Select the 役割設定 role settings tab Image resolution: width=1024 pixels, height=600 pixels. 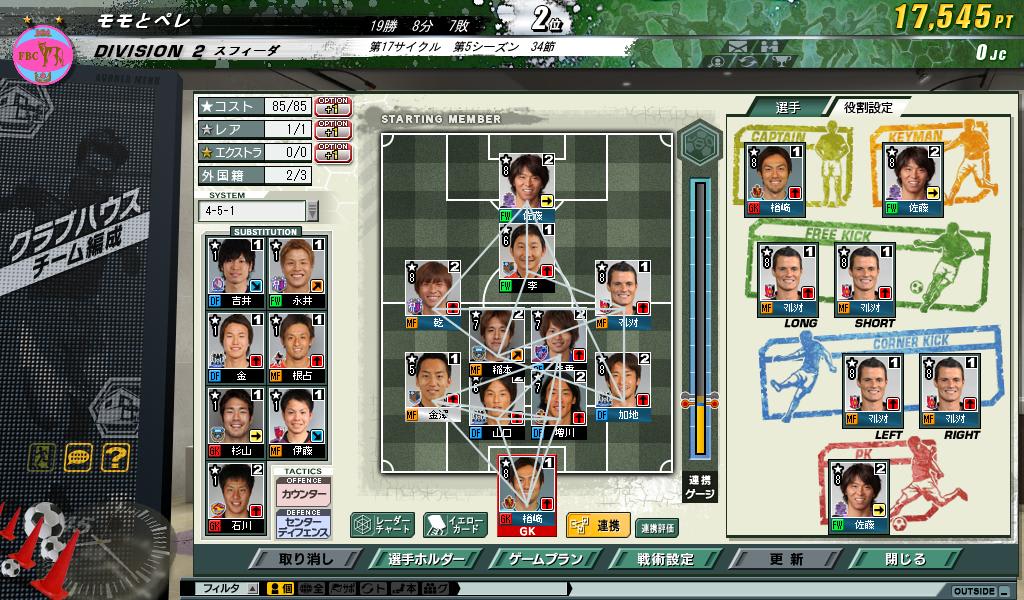pyautogui.click(x=866, y=107)
